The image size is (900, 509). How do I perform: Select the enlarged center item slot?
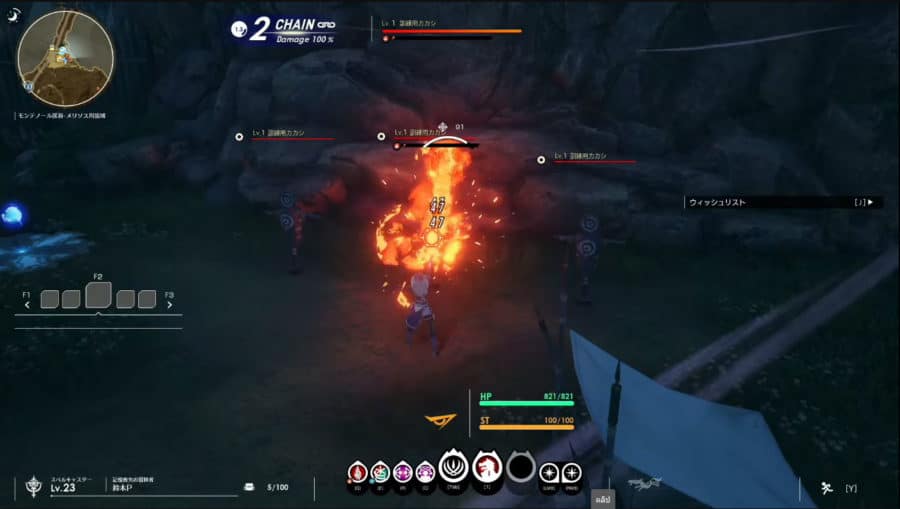(x=99, y=295)
